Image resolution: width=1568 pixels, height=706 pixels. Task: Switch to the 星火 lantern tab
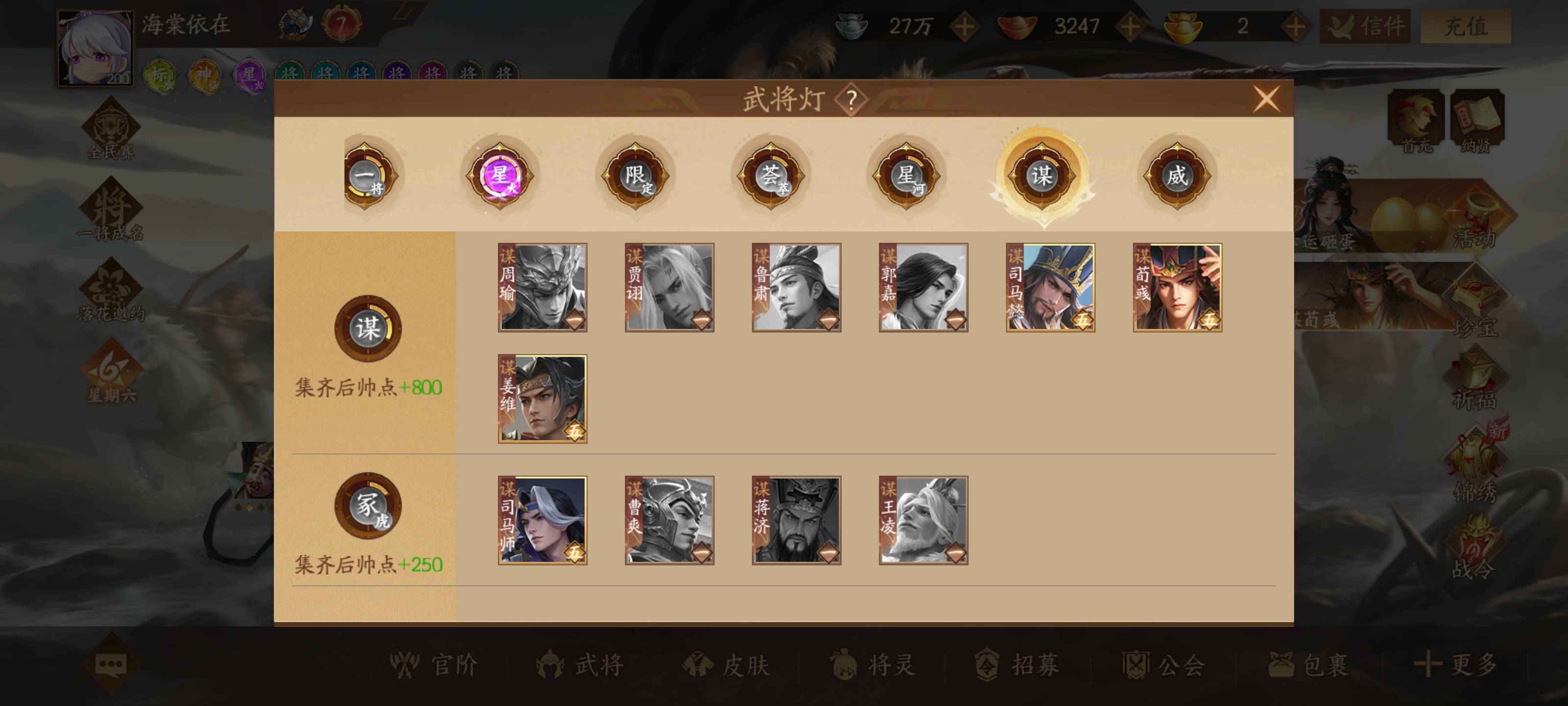pos(500,176)
